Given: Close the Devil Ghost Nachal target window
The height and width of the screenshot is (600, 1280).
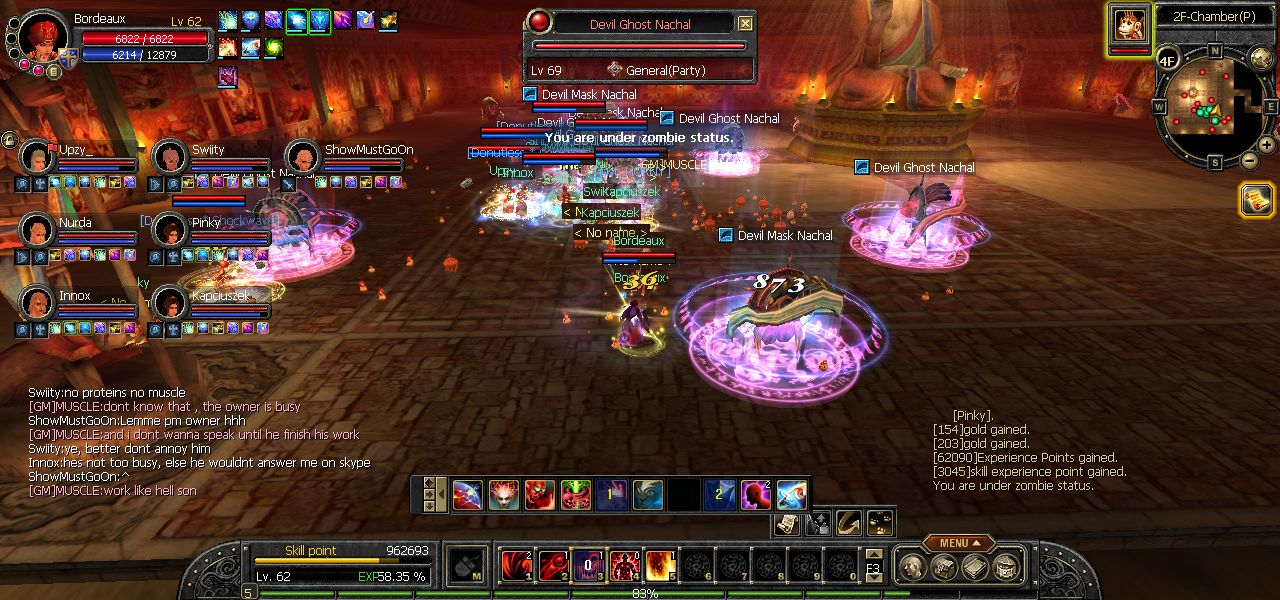Looking at the screenshot, I should [745, 24].
